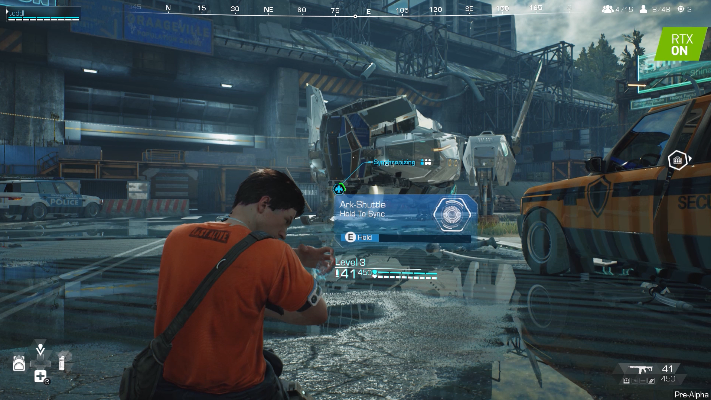Click the green RTX ON badge

coord(680,44)
